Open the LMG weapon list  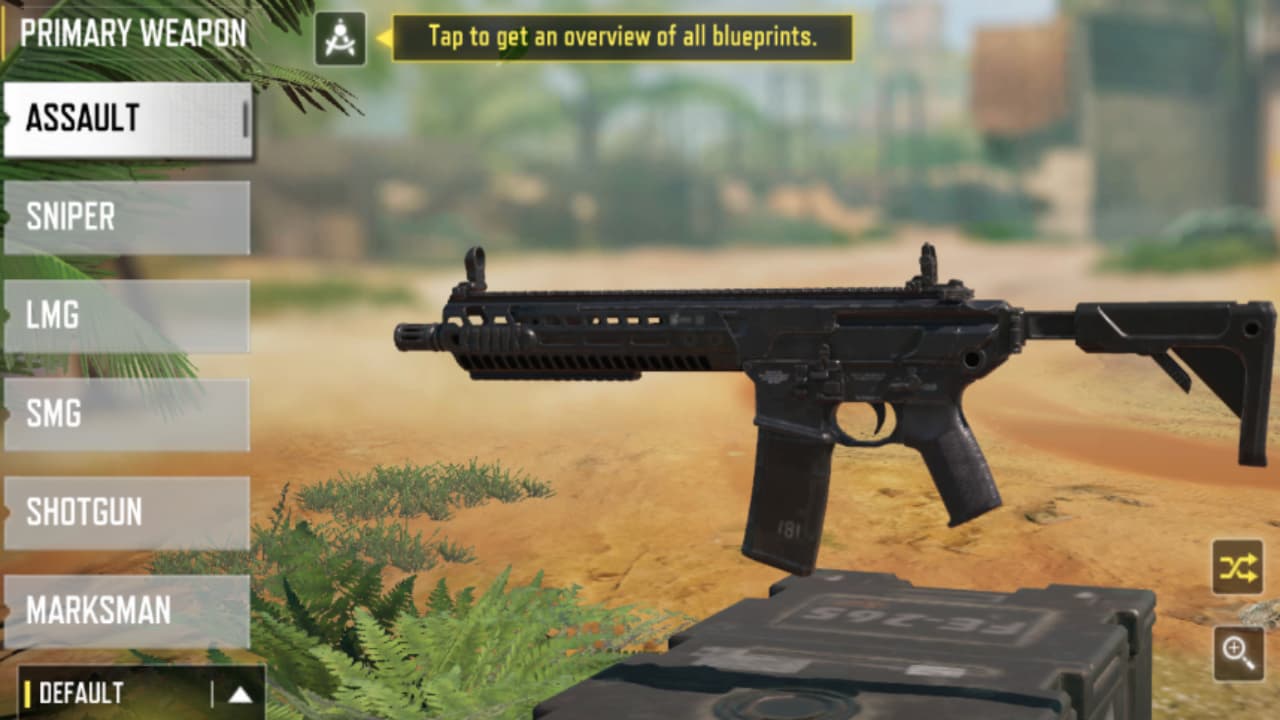tap(120, 315)
